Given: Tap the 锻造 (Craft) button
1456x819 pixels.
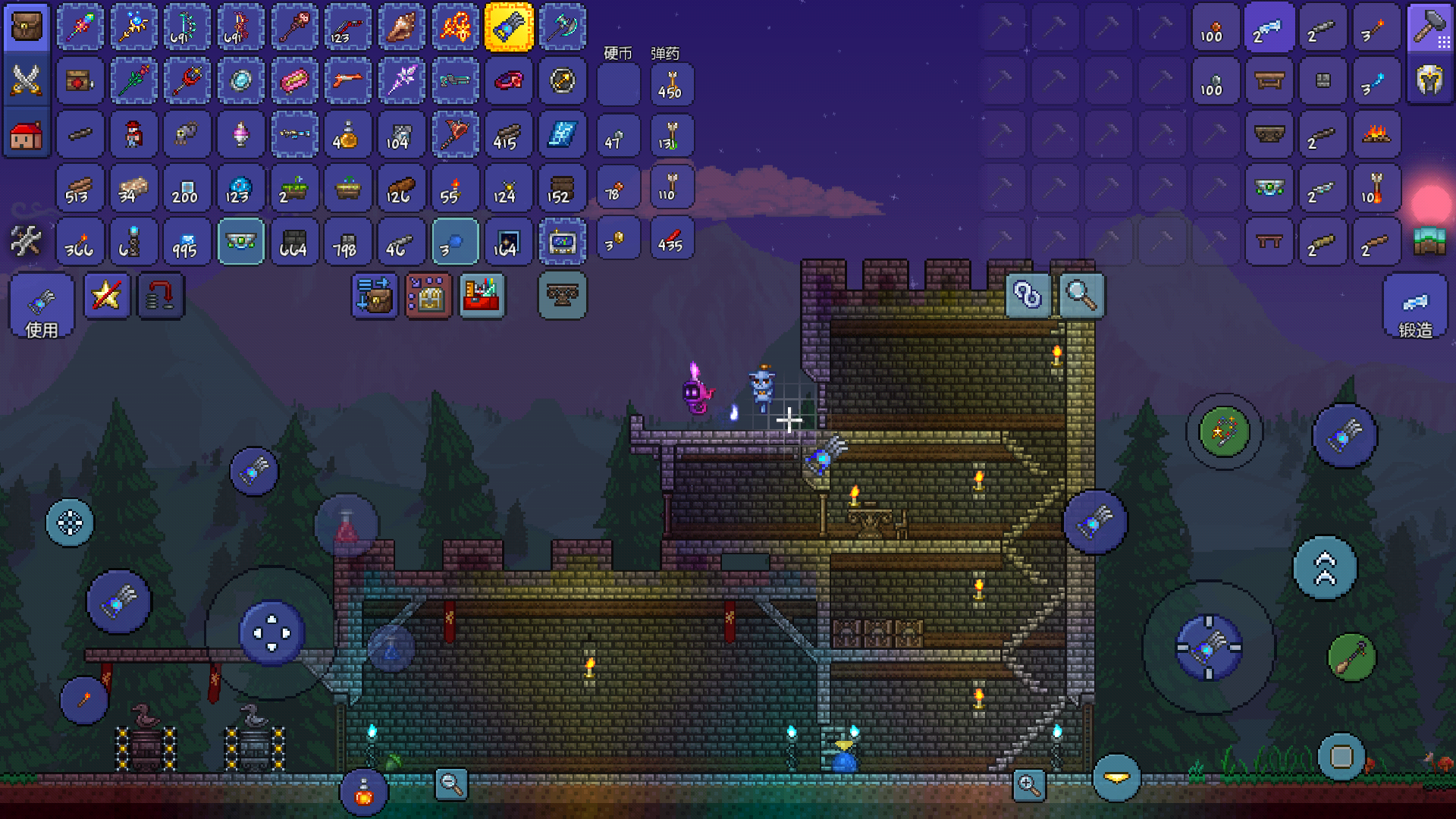Looking at the screenshot, I should pos(1415,306).
